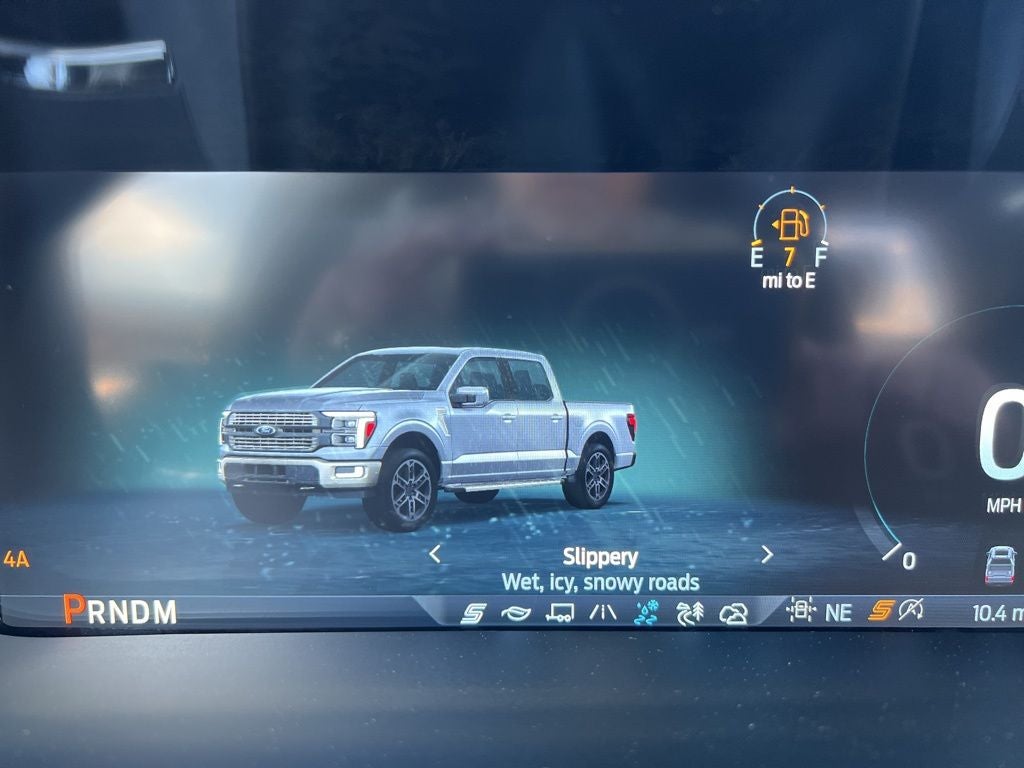Choose the Sport drive mode icon
Viewport: 1024px width, 768px height.
tap(473, 613)
